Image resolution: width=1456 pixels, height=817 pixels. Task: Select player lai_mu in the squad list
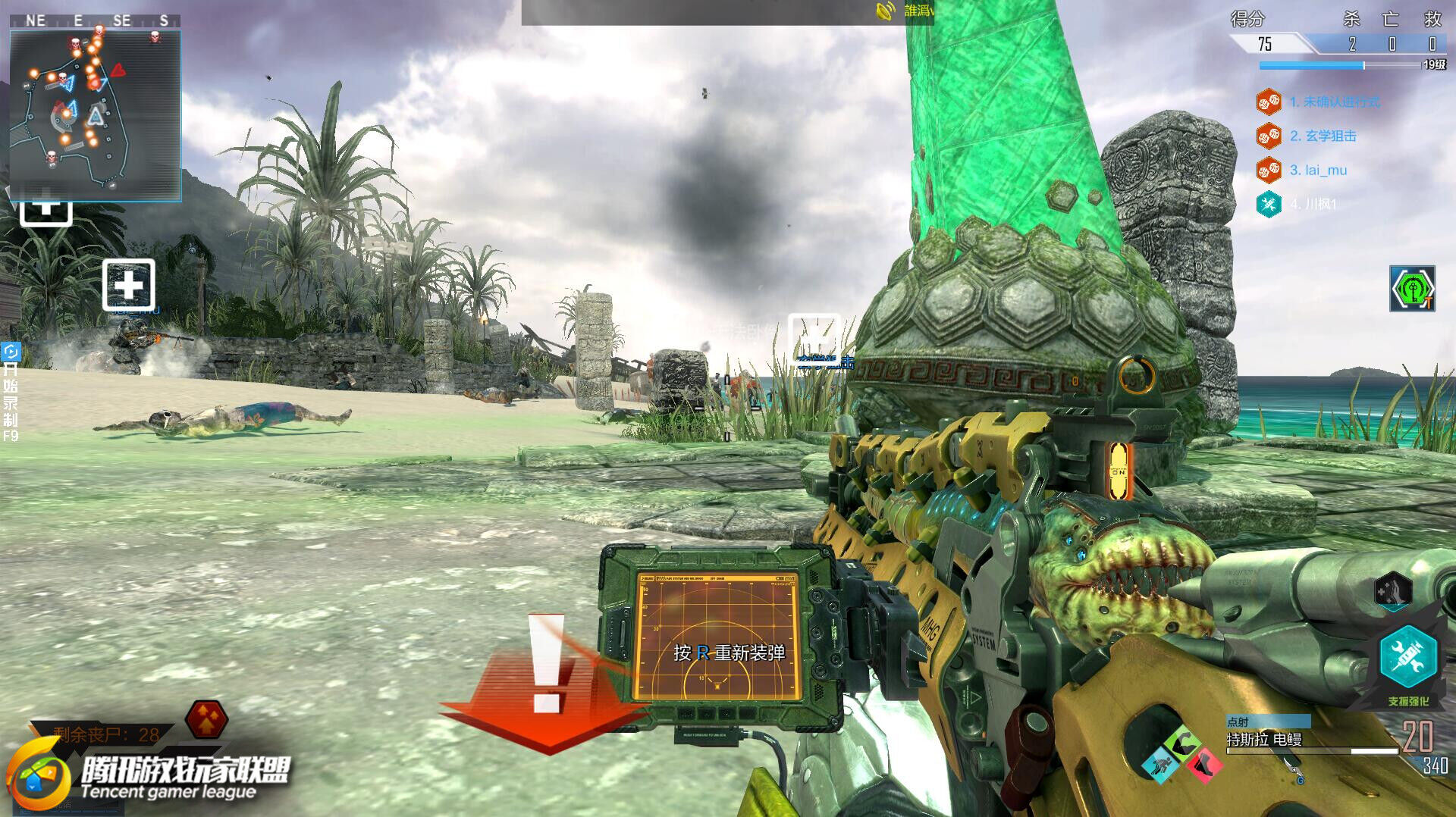pyautogui.click(x=1318, y=170)
